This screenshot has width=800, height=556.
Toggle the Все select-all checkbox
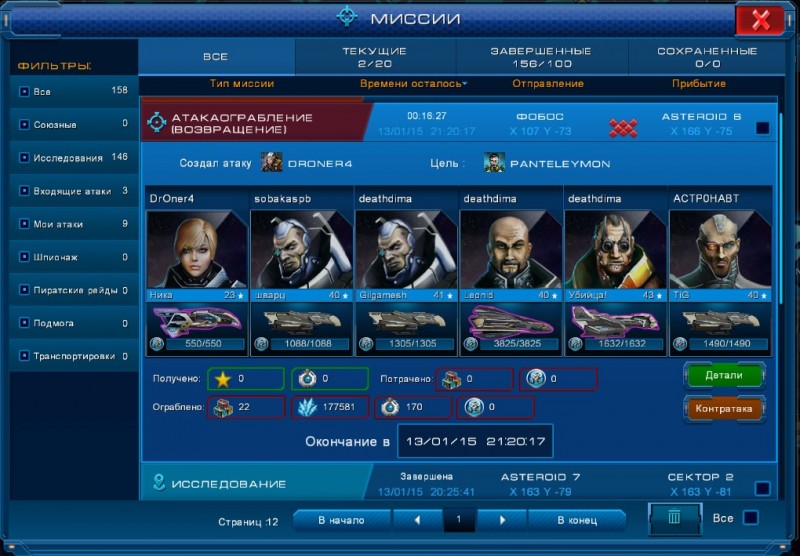pyautogui.click(x=750, y=518)
